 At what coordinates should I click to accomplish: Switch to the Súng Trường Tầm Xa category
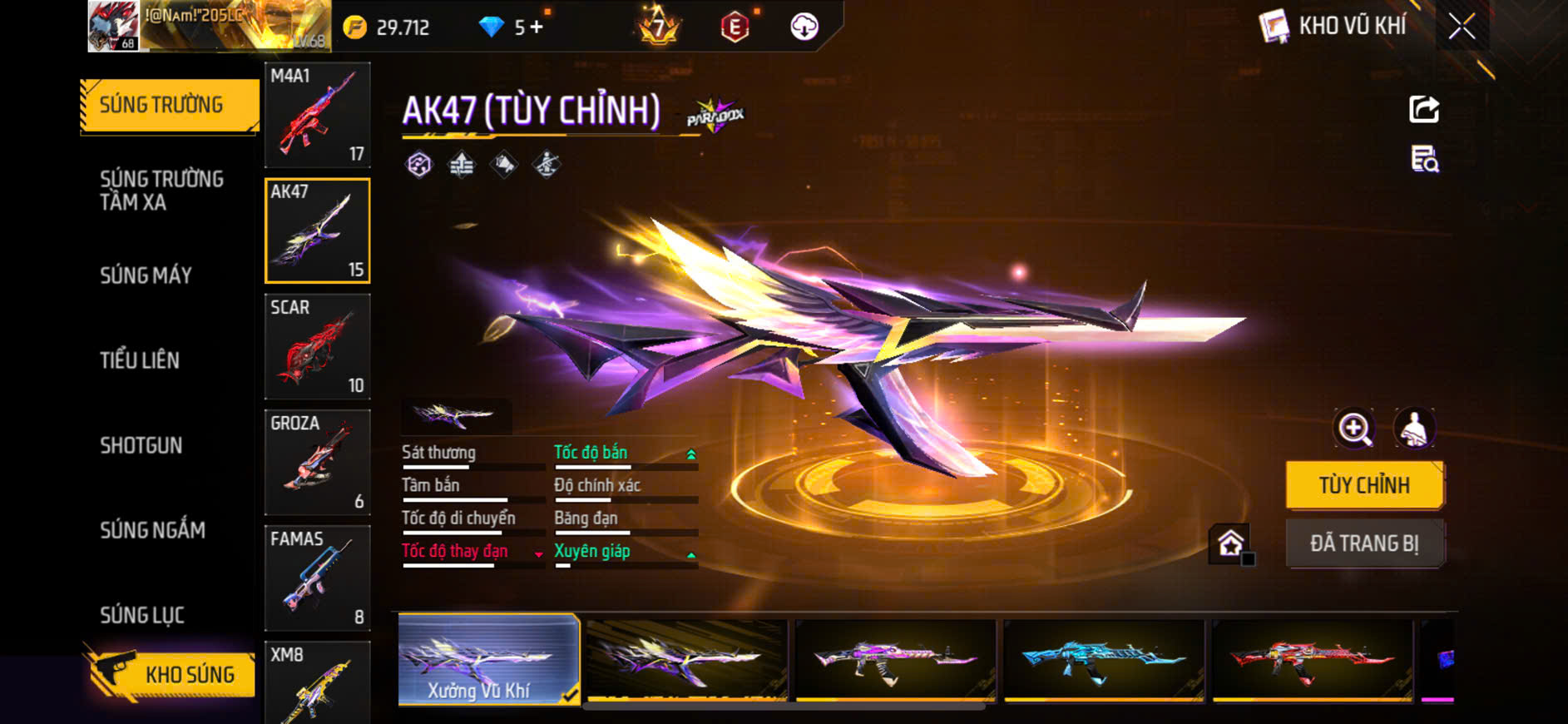click(161, 191)
